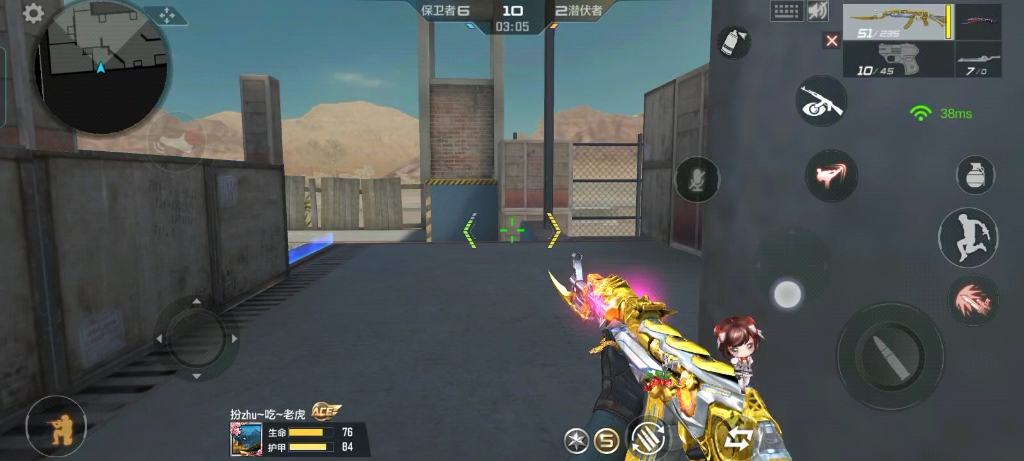
Task: Use the spray can button
Action: coord(734,42)
